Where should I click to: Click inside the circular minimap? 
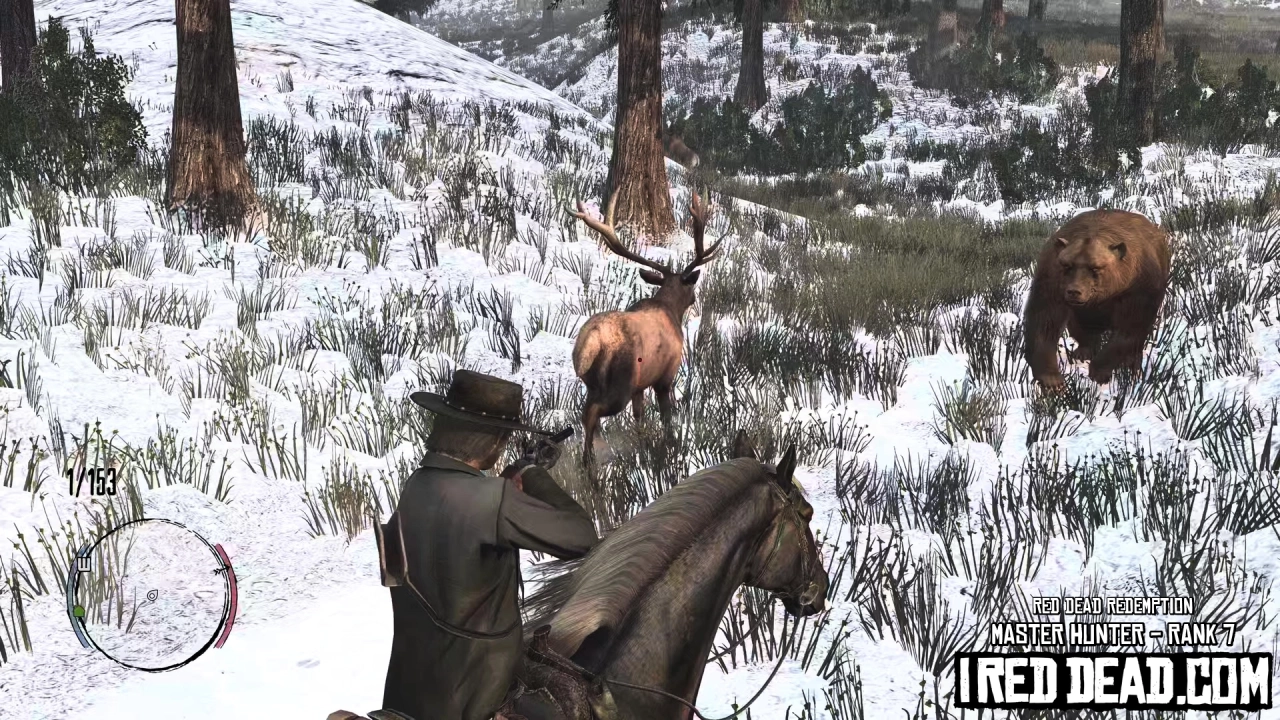coord(150,600)
